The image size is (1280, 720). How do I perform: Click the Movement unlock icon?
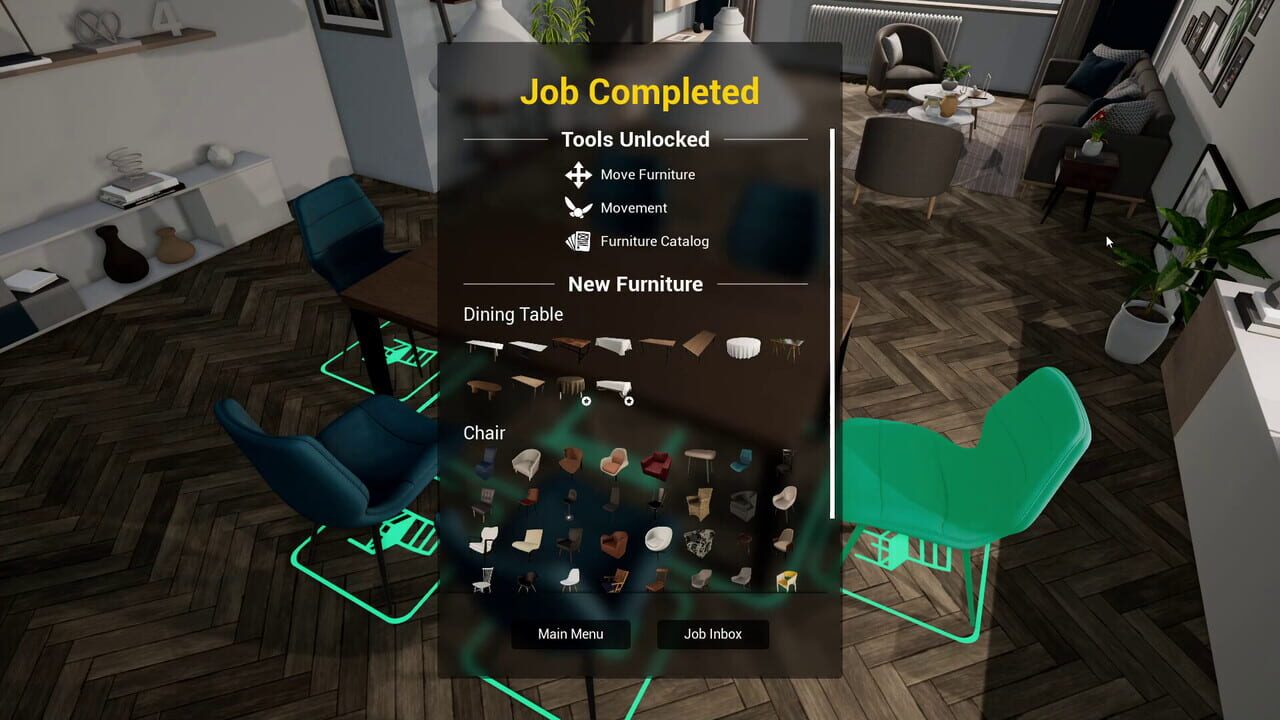click(x=576, y=208)
